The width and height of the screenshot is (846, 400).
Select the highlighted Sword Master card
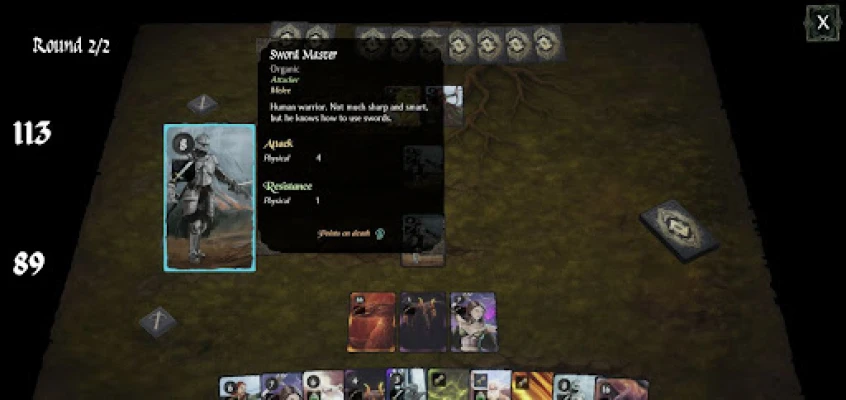point(209,198)
